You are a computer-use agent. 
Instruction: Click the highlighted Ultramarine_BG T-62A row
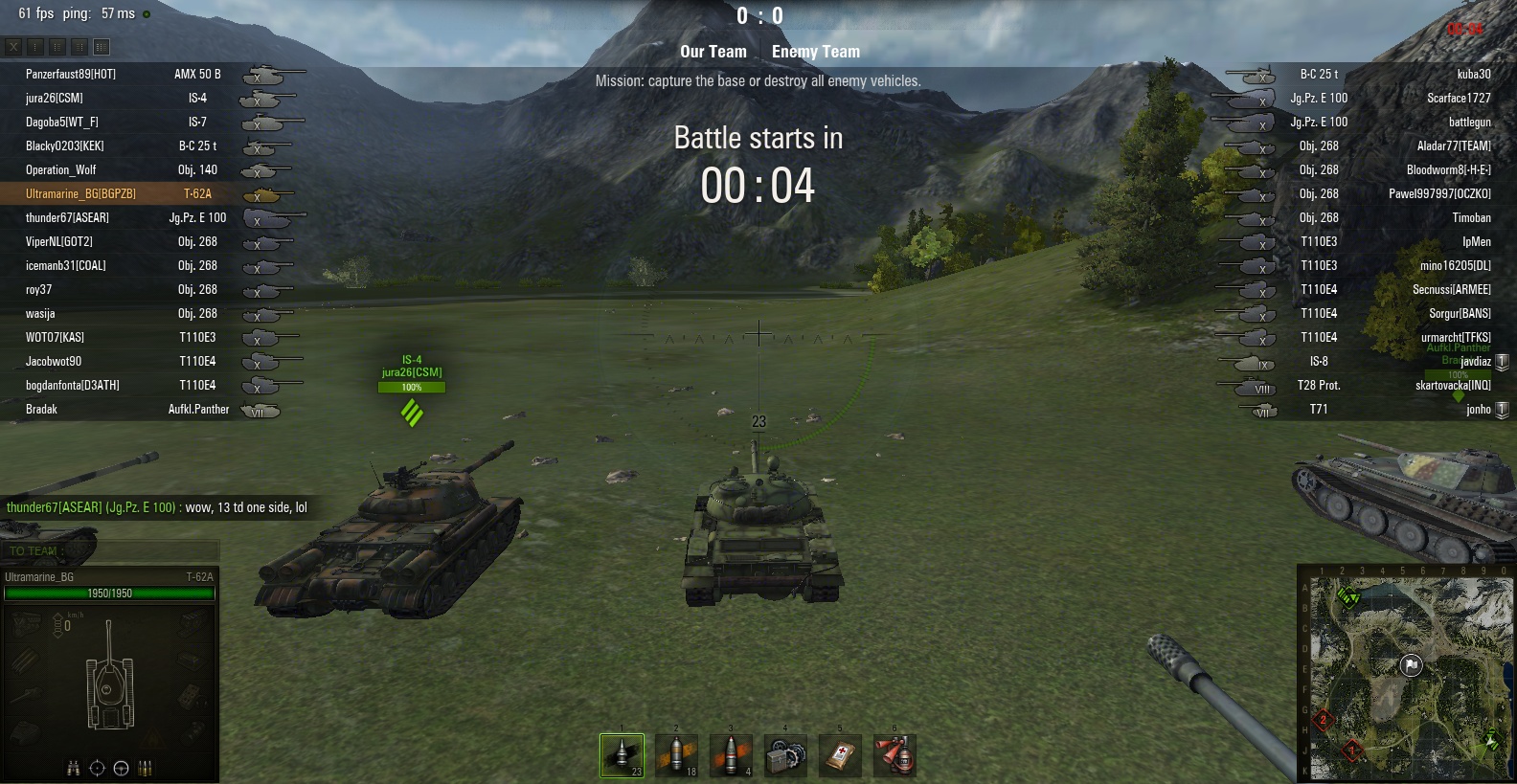pyautogui.click(x=80, y=193)
